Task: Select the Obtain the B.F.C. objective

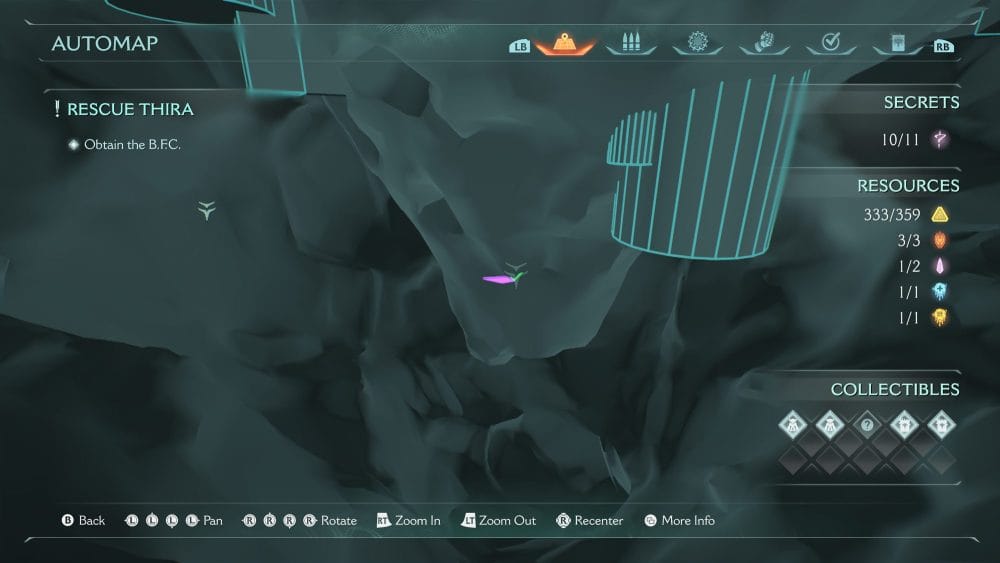Action: tap(132, 145)
